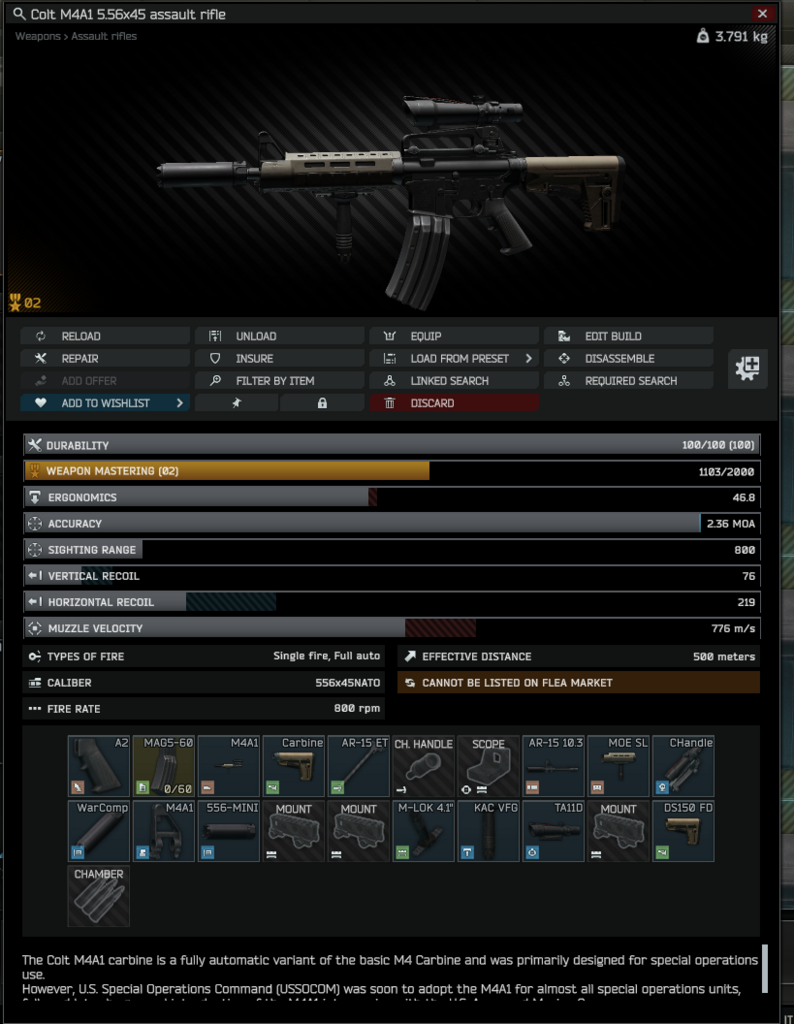This screenshot has width=794, height=1024.
Task: Reload the M4A1 rifle
Action: (104, 336)
